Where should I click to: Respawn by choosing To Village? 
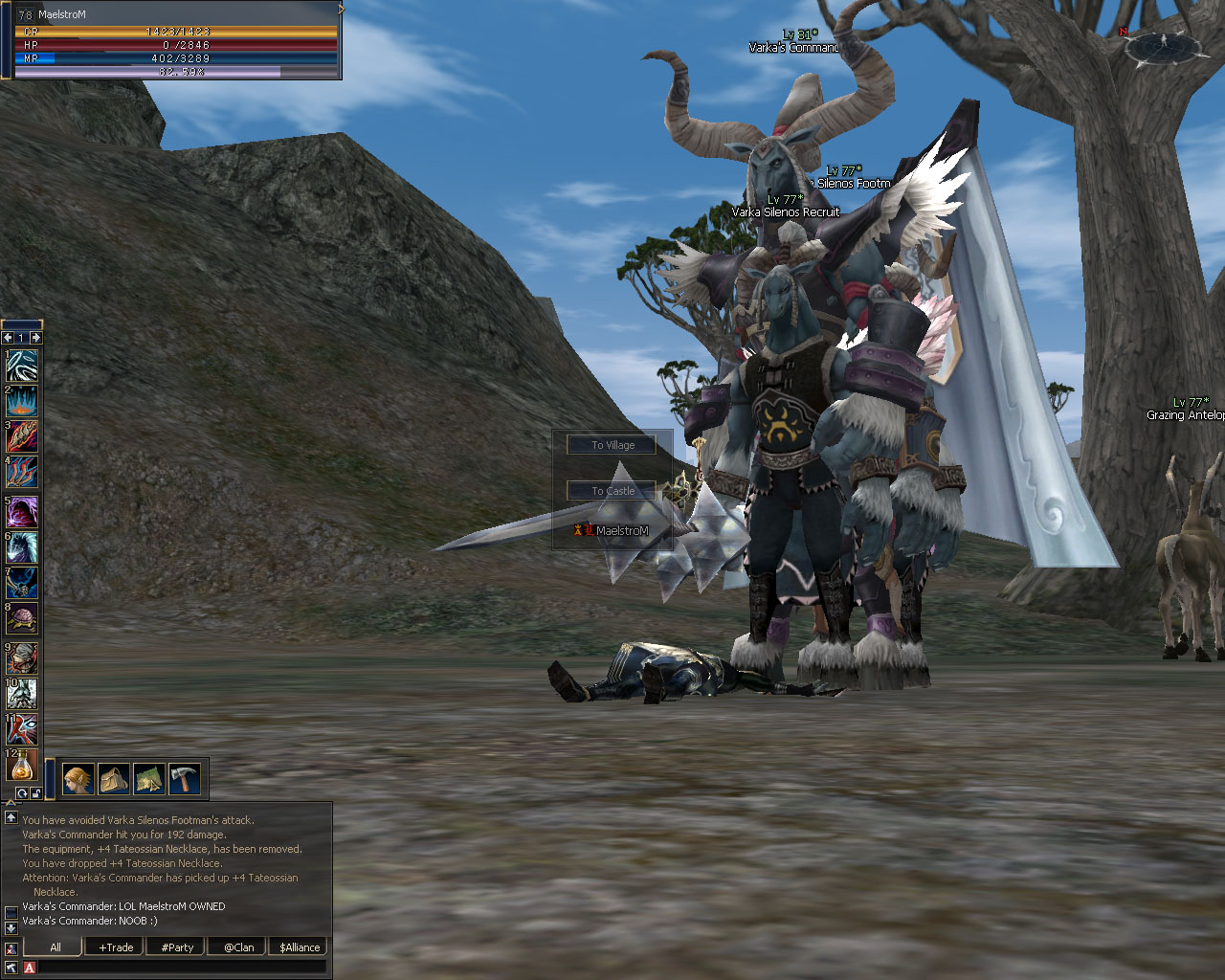pos(612,445)
